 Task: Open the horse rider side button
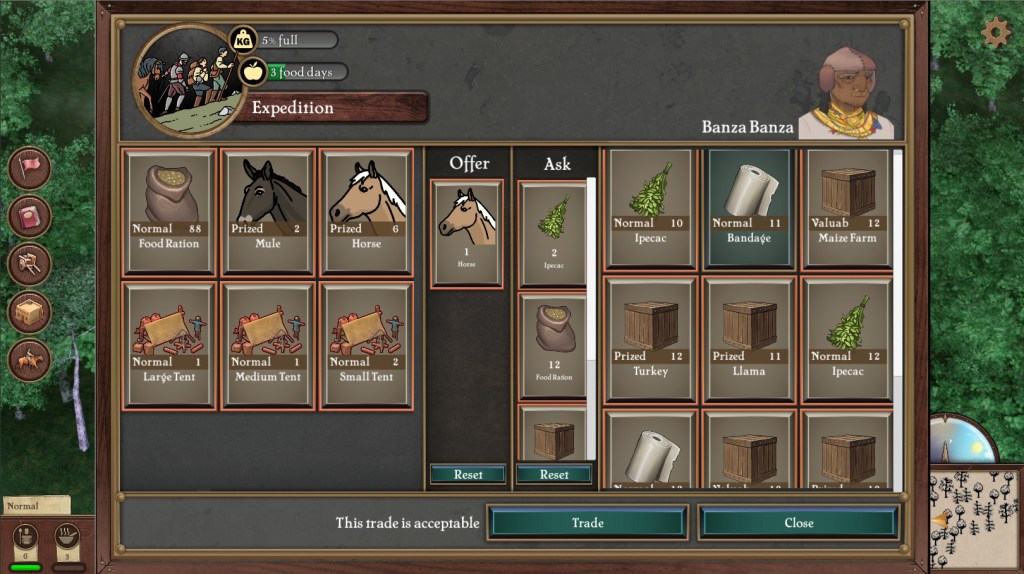point(29,360)
